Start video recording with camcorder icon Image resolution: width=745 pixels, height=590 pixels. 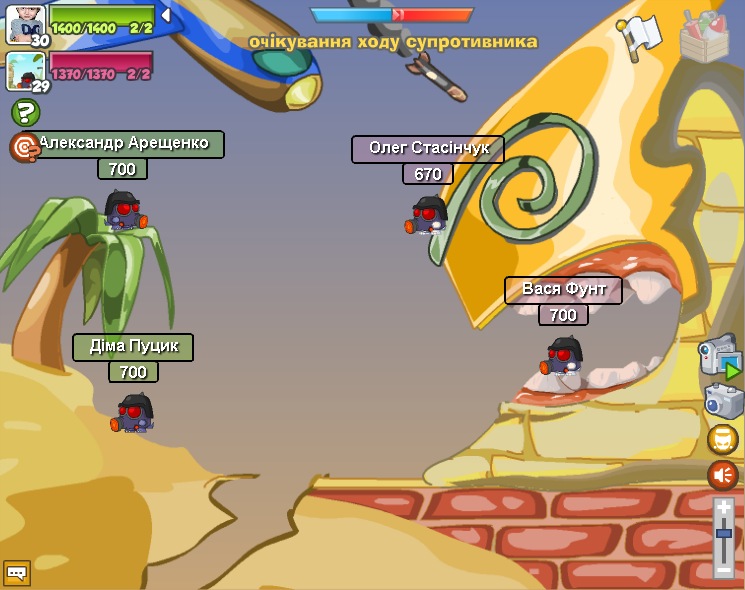tap(720, 356)
